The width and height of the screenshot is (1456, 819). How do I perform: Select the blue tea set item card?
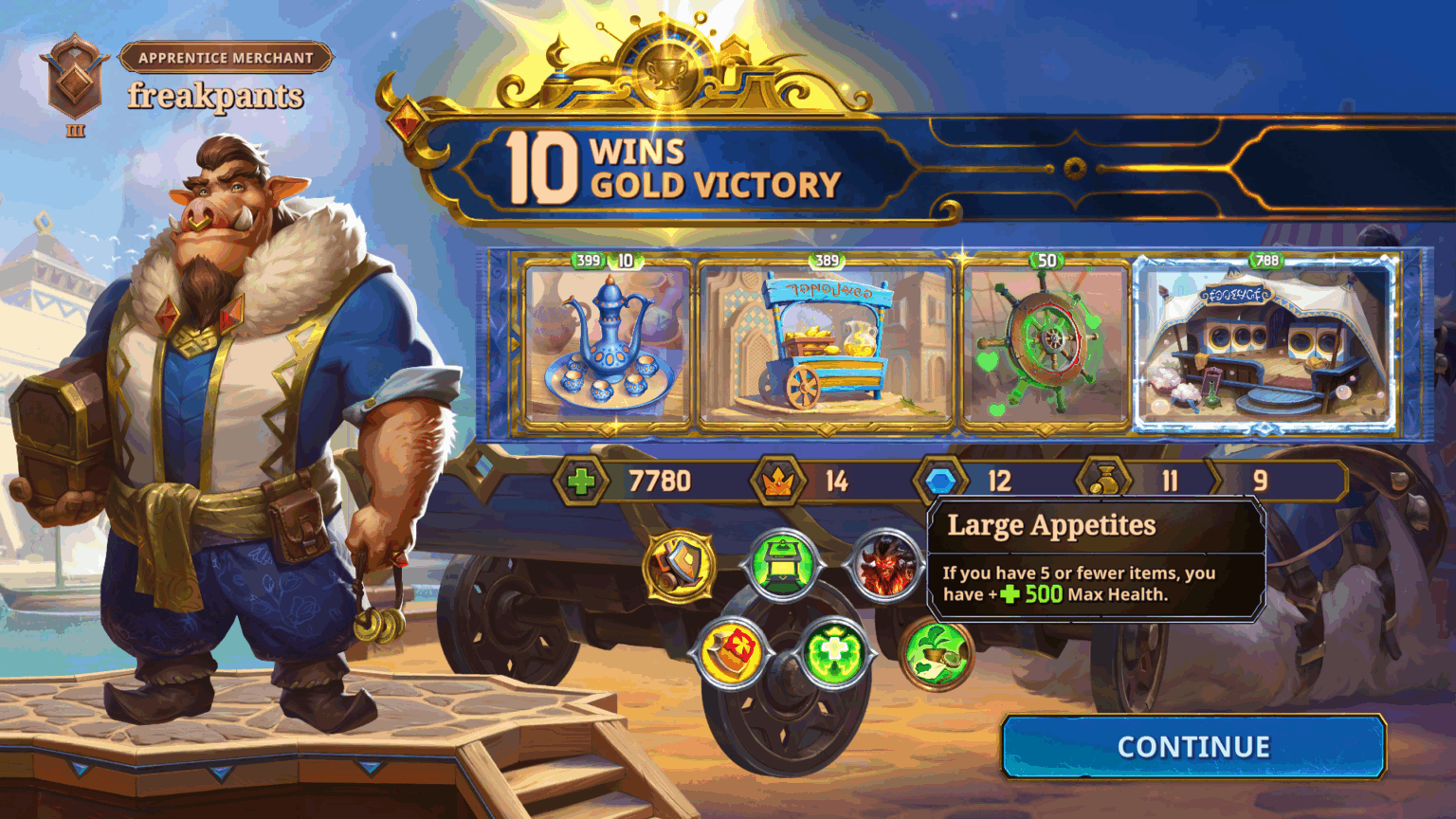click(x=607, y=345)
